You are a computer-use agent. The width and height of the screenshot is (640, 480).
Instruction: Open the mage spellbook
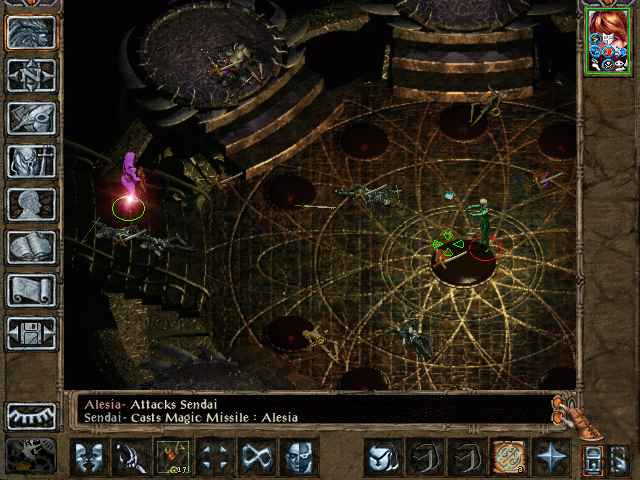(31, 247)
